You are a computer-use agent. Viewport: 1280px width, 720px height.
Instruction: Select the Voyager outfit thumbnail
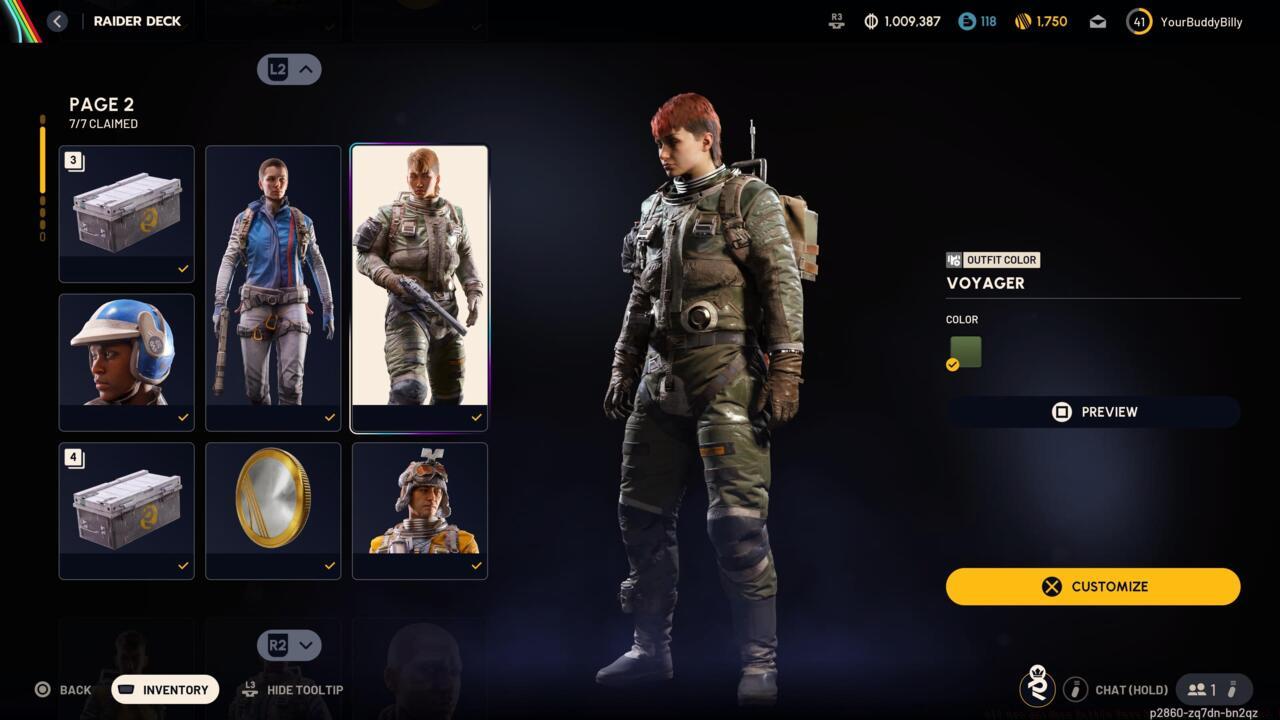click(419, 280)
